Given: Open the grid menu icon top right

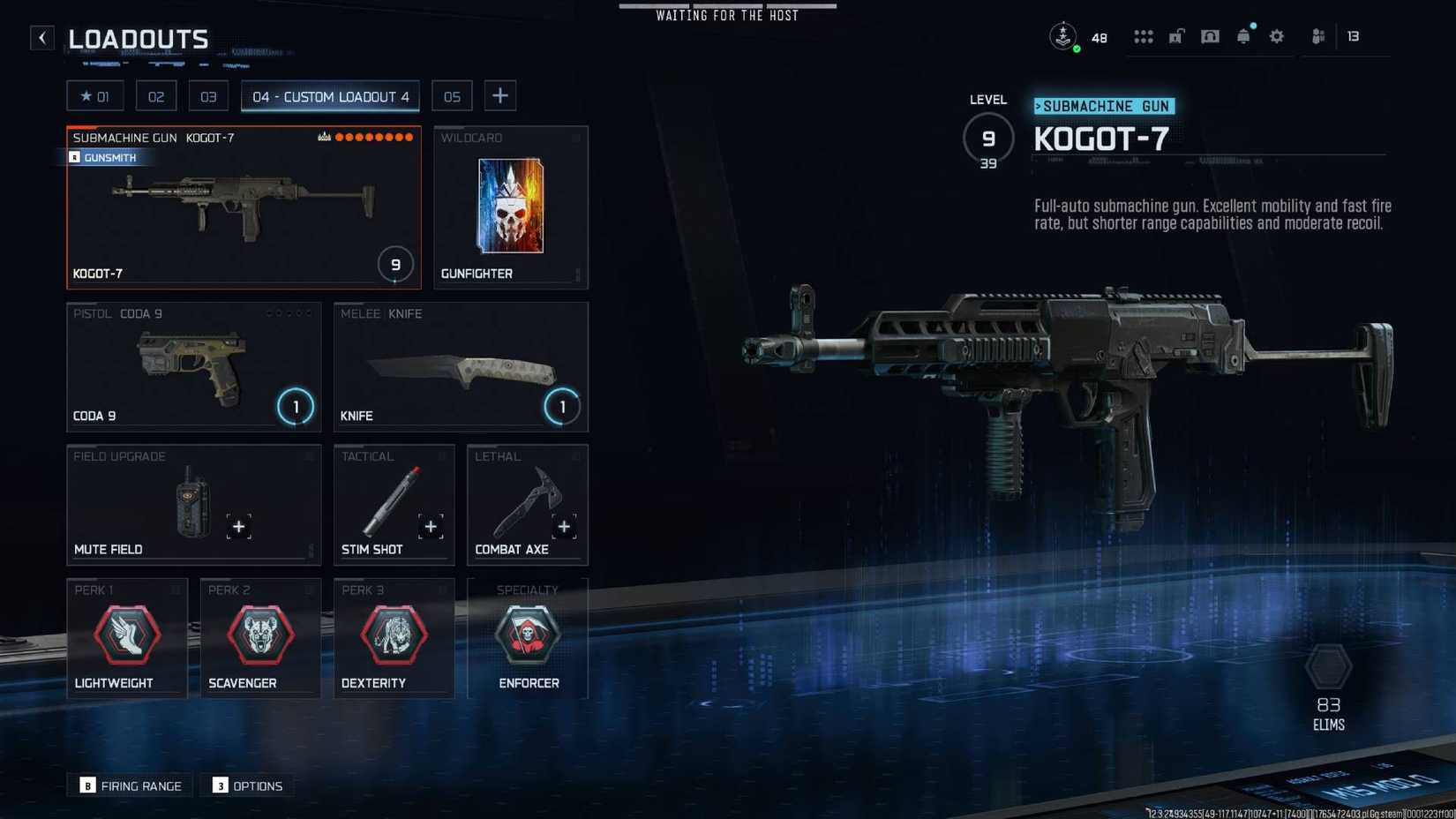Looking at the screenshot, I should tap(1144, 36).
